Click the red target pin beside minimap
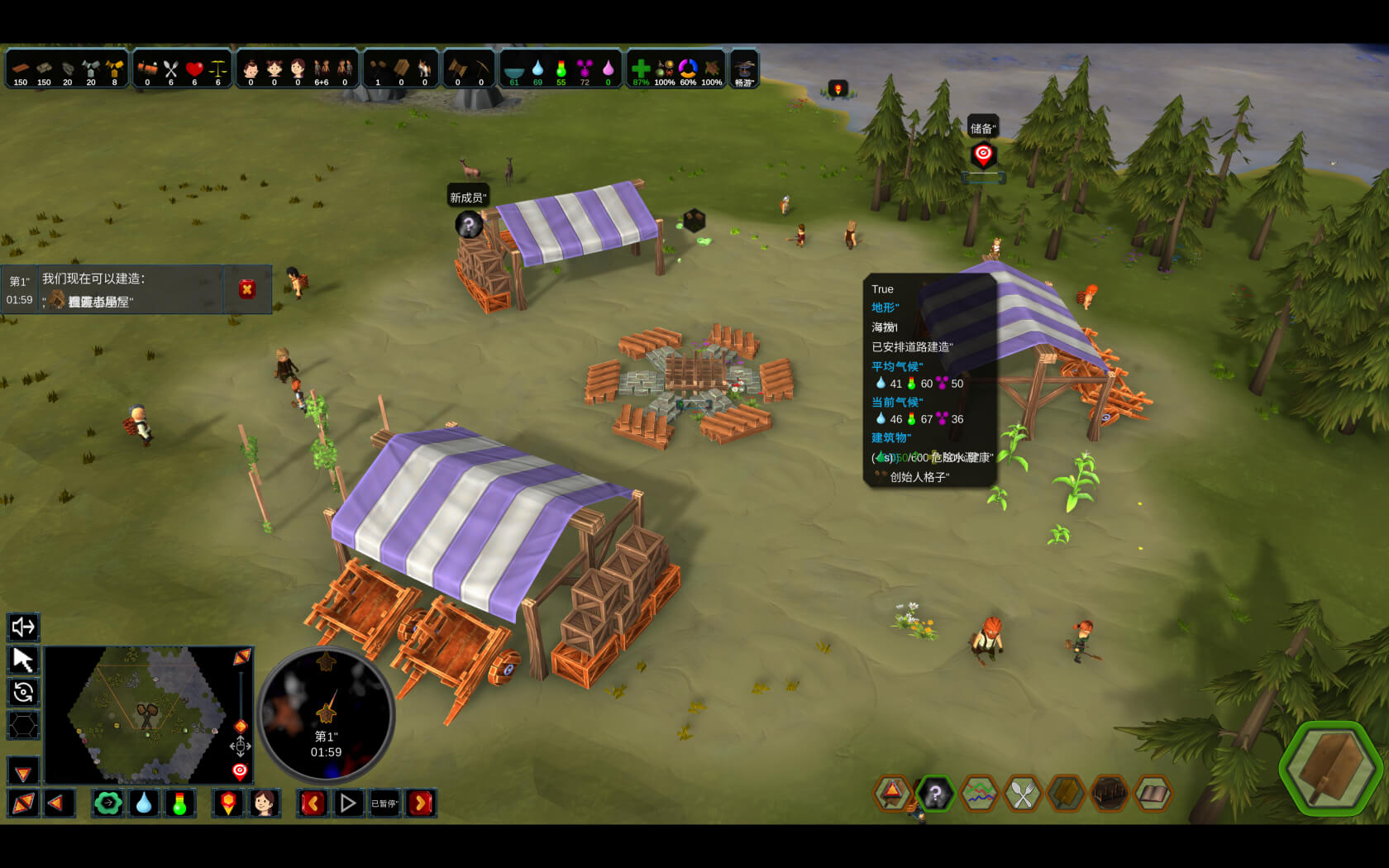 [x=240, y=771]
